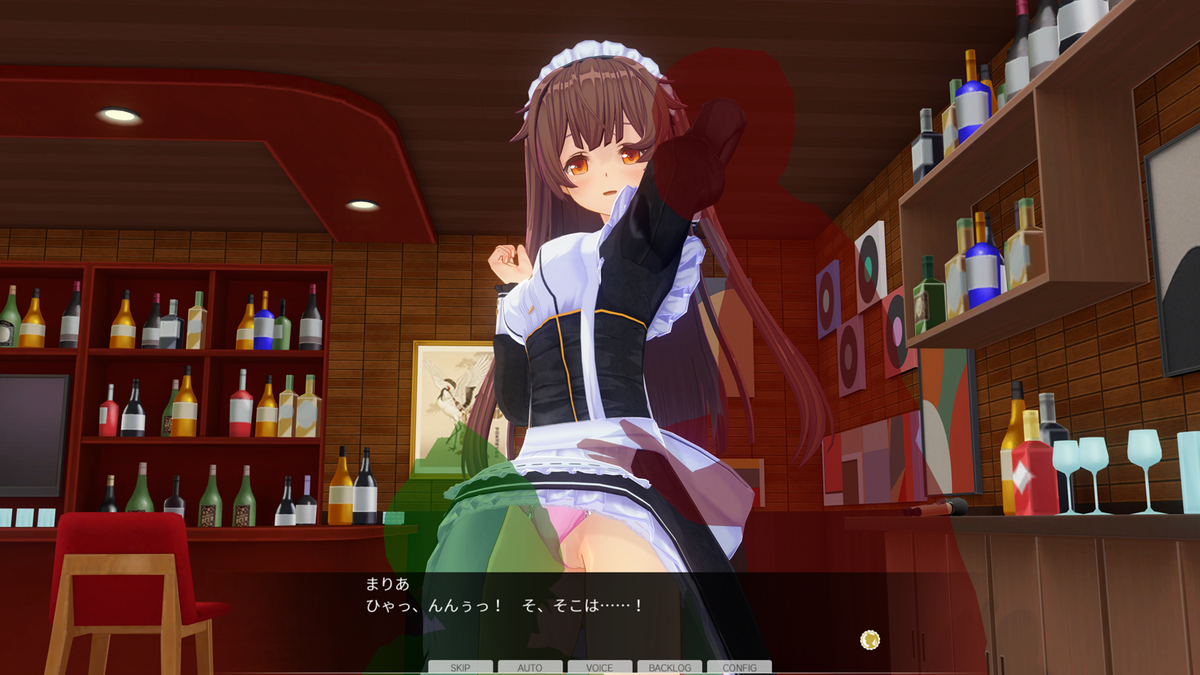Open the CONFIG settings
1200x675 pixels.
click(739, 667)
